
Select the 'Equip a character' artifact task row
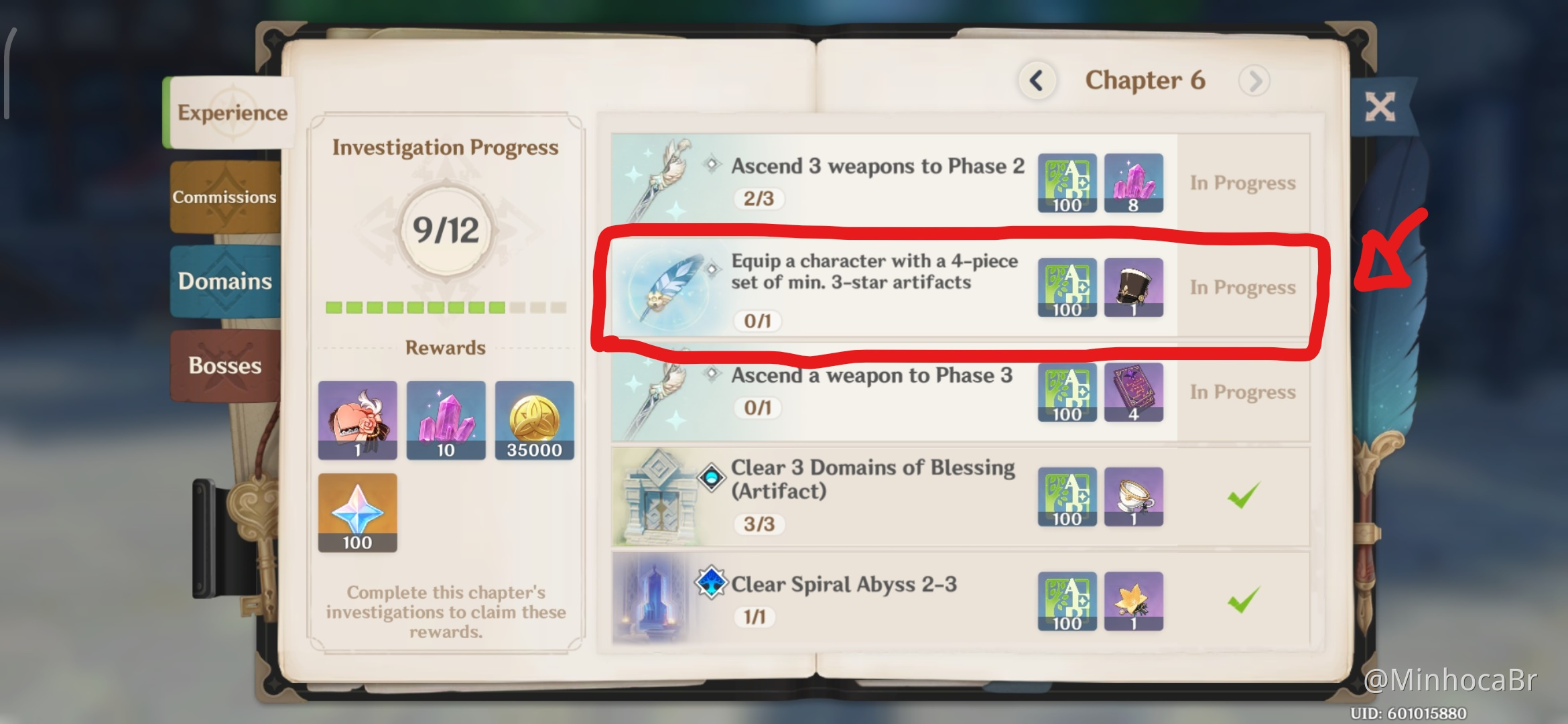[x=871, y=288]
